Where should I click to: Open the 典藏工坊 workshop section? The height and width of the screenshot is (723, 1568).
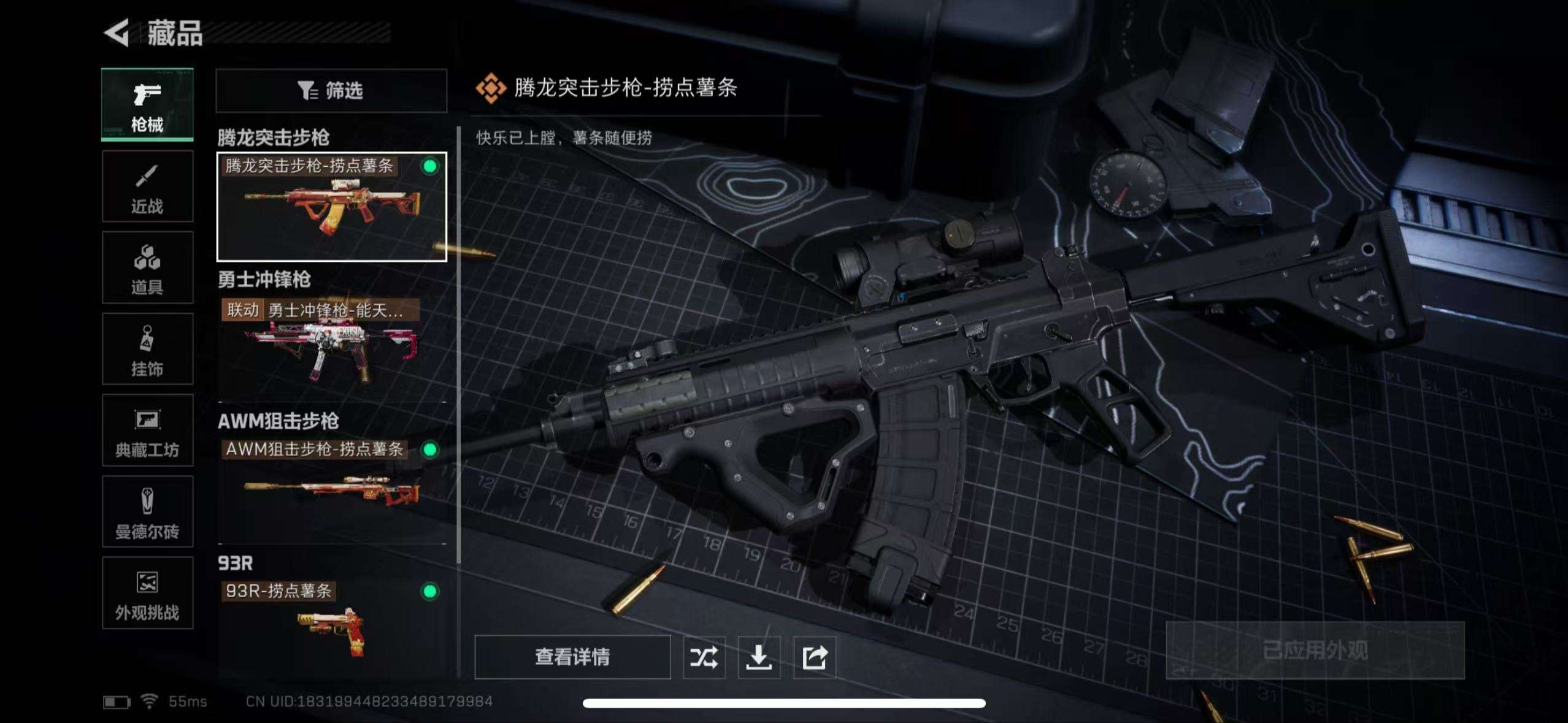pos(147,431)
